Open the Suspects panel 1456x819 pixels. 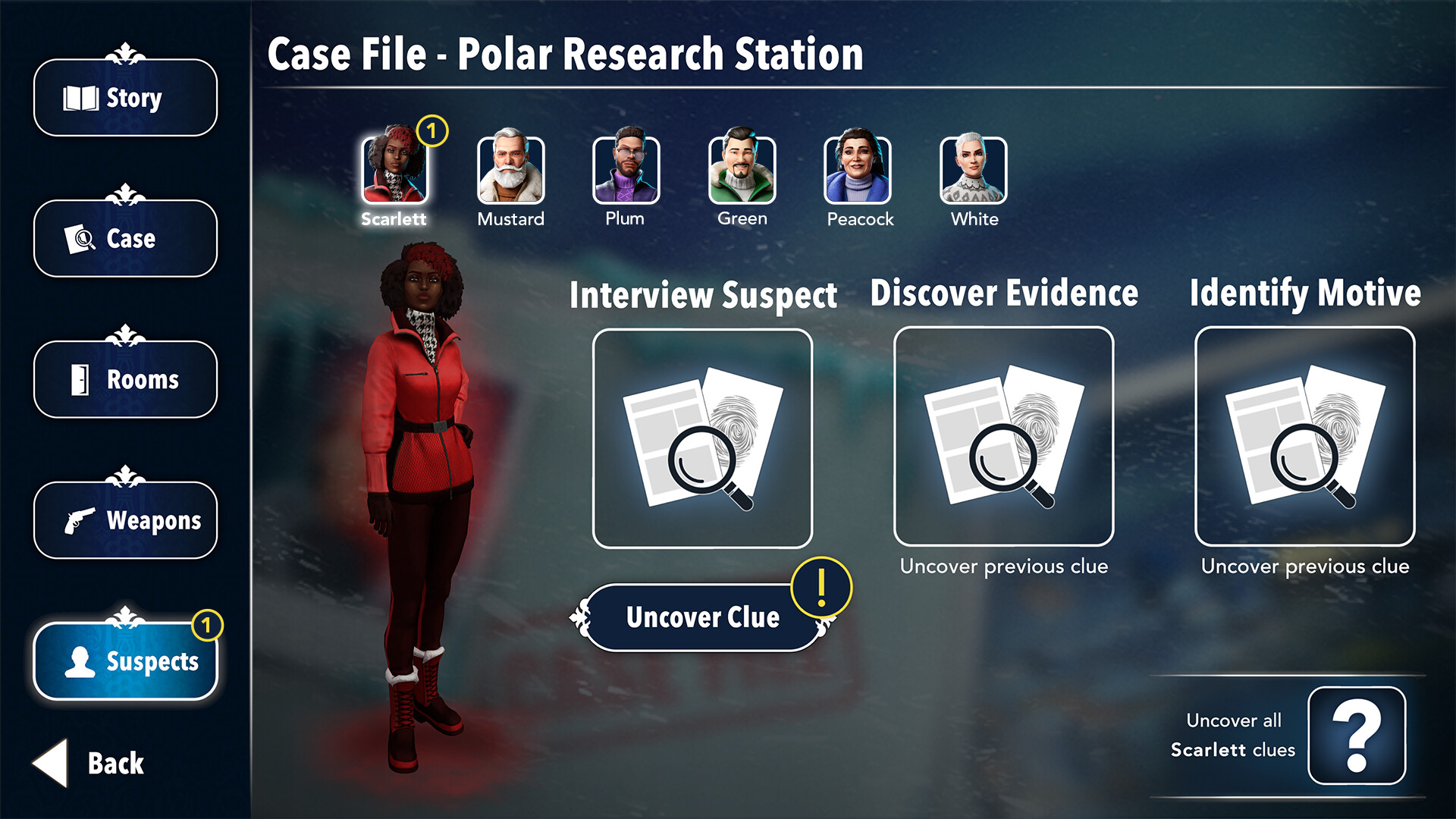coord(125,661)
